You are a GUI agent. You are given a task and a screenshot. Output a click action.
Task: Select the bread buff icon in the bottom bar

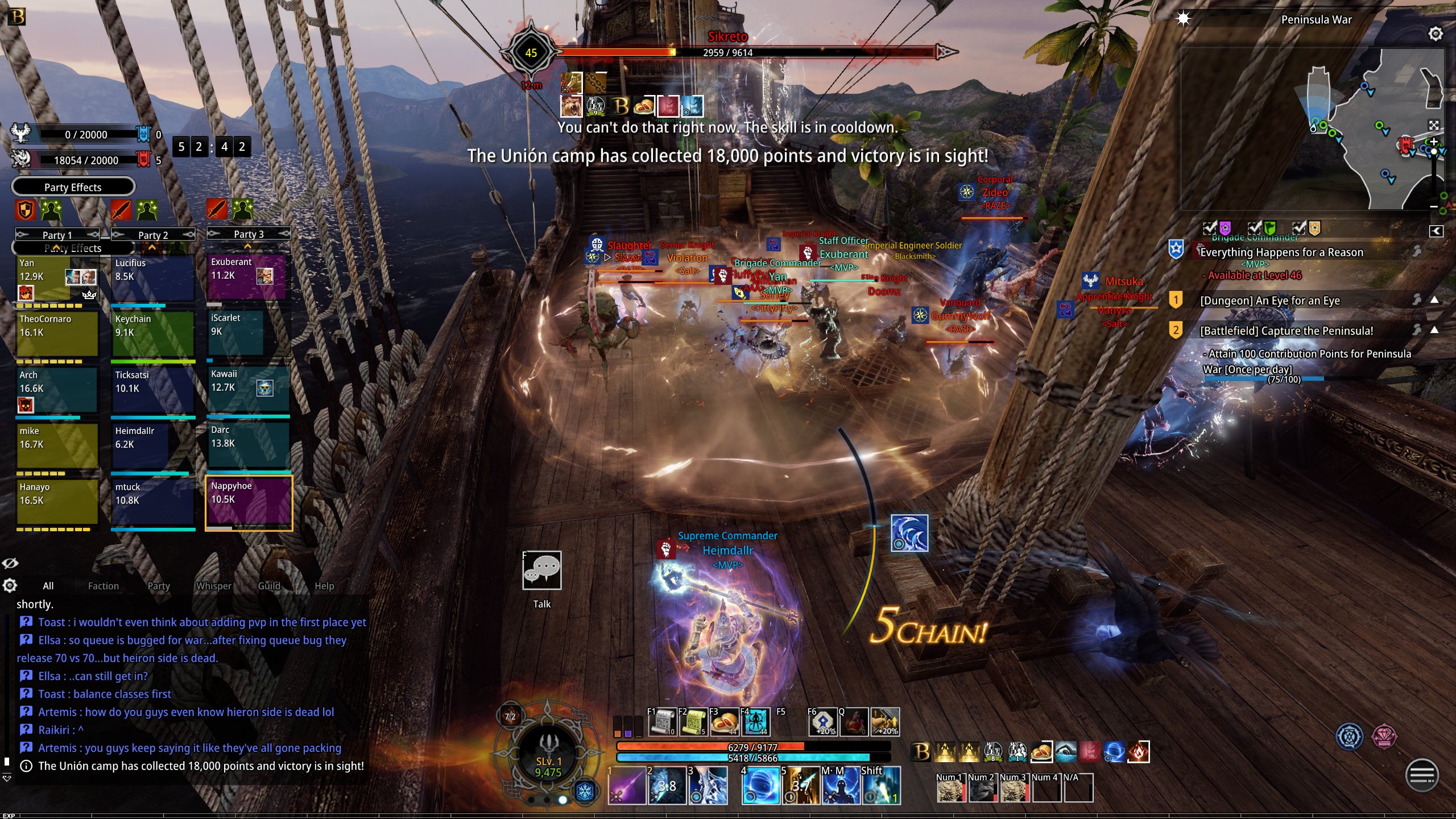click(x=1042, y=752)
